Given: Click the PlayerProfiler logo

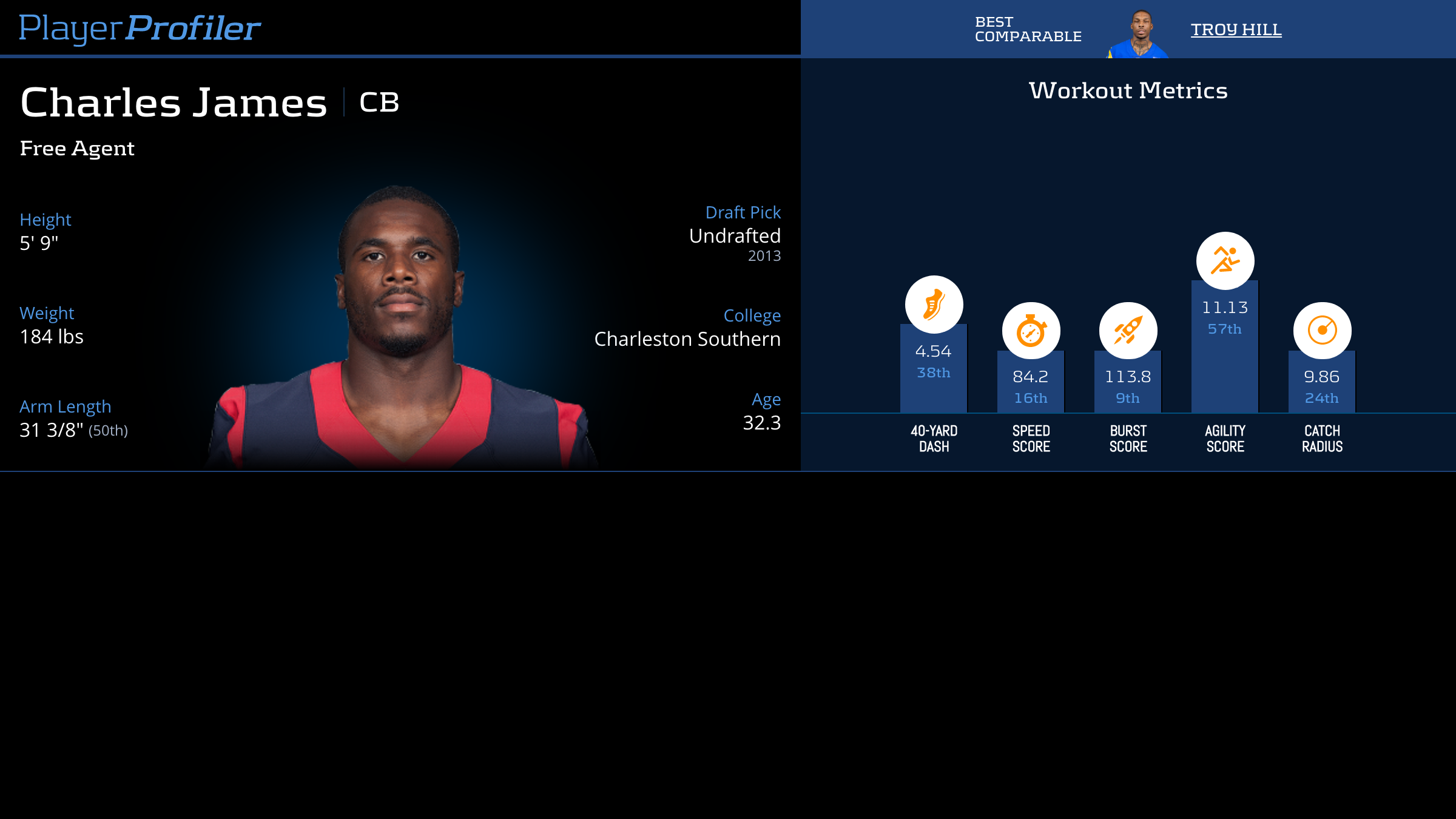Looking at the screenshot, I should (x=140, y=29).
